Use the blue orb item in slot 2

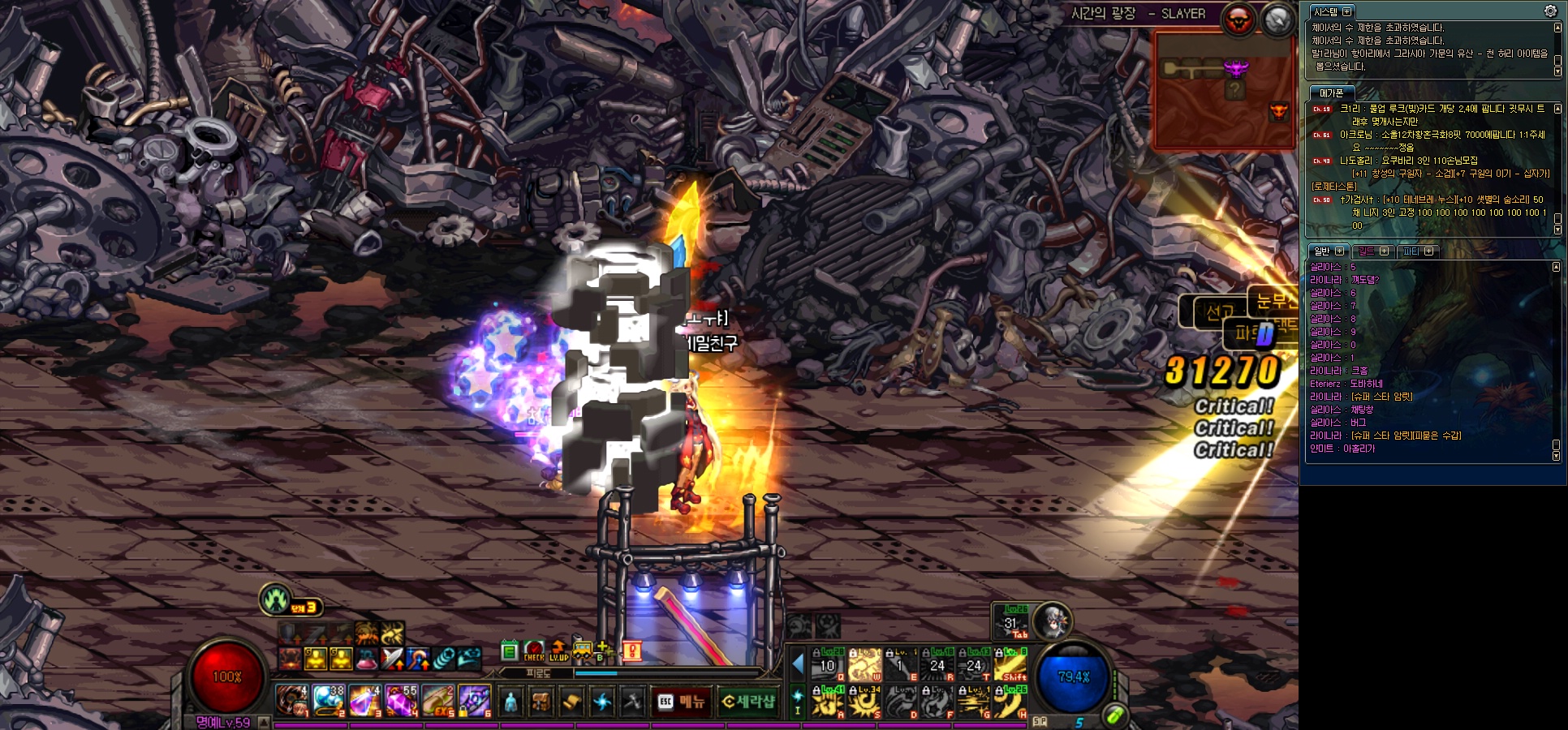(328, 701)
